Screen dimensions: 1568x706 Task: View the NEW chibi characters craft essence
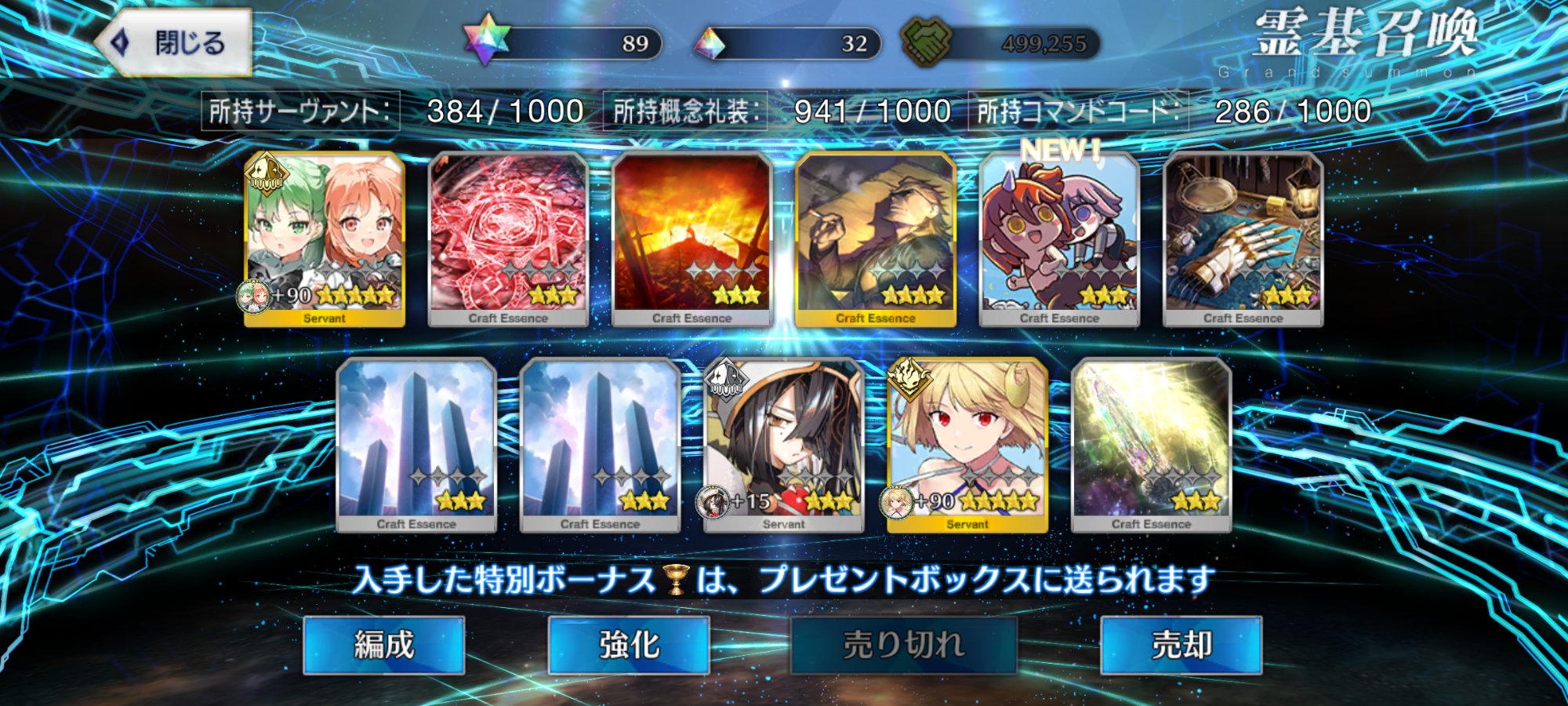point(1059,238)
